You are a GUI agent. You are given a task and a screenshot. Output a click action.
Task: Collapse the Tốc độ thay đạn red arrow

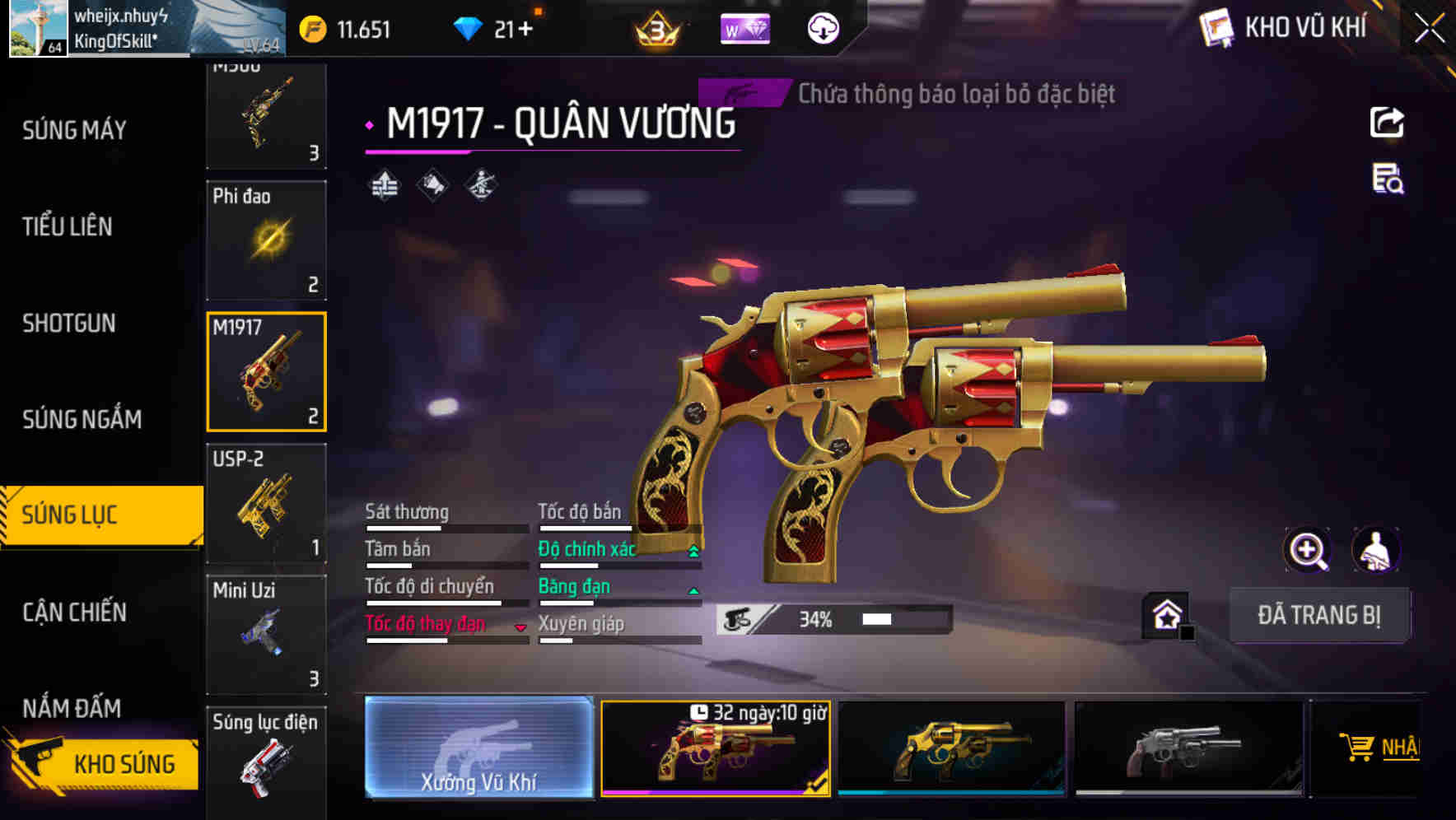[520, 627]
